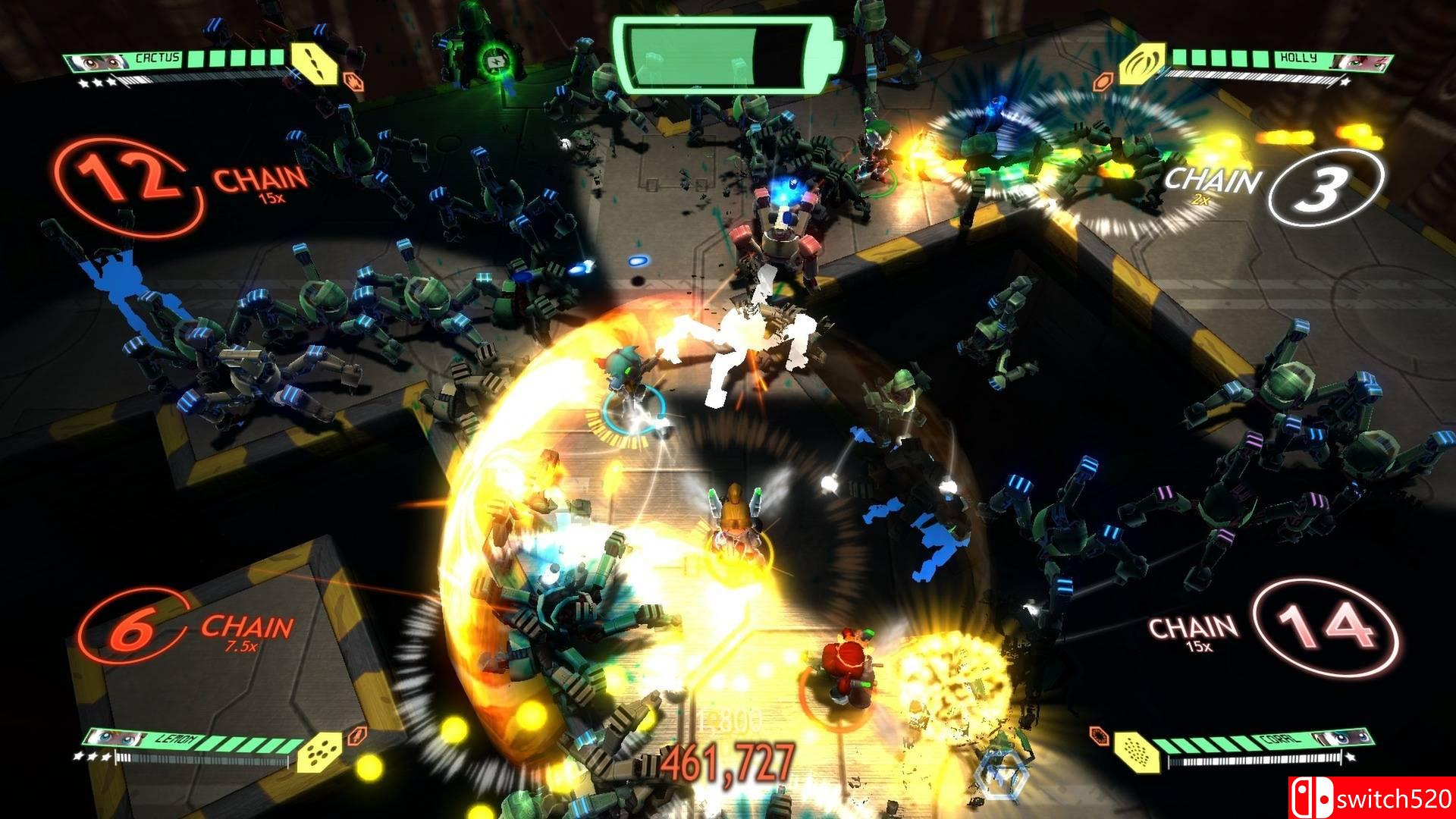The image size is (1456, 819).
Task: Select Lemon's yellow dotted weapon hexagon
Action: [x=318, y=753]
